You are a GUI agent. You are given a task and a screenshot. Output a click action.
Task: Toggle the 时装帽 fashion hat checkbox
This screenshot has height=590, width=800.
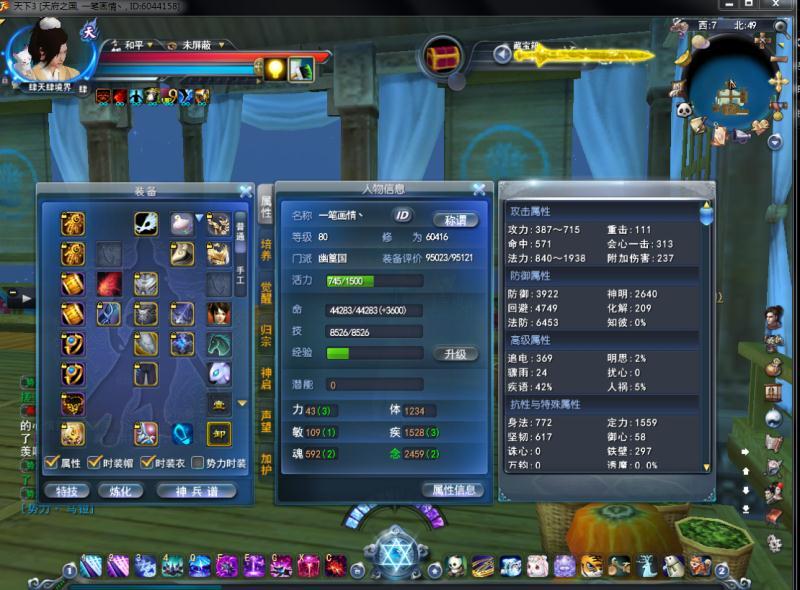click(93, 463)
